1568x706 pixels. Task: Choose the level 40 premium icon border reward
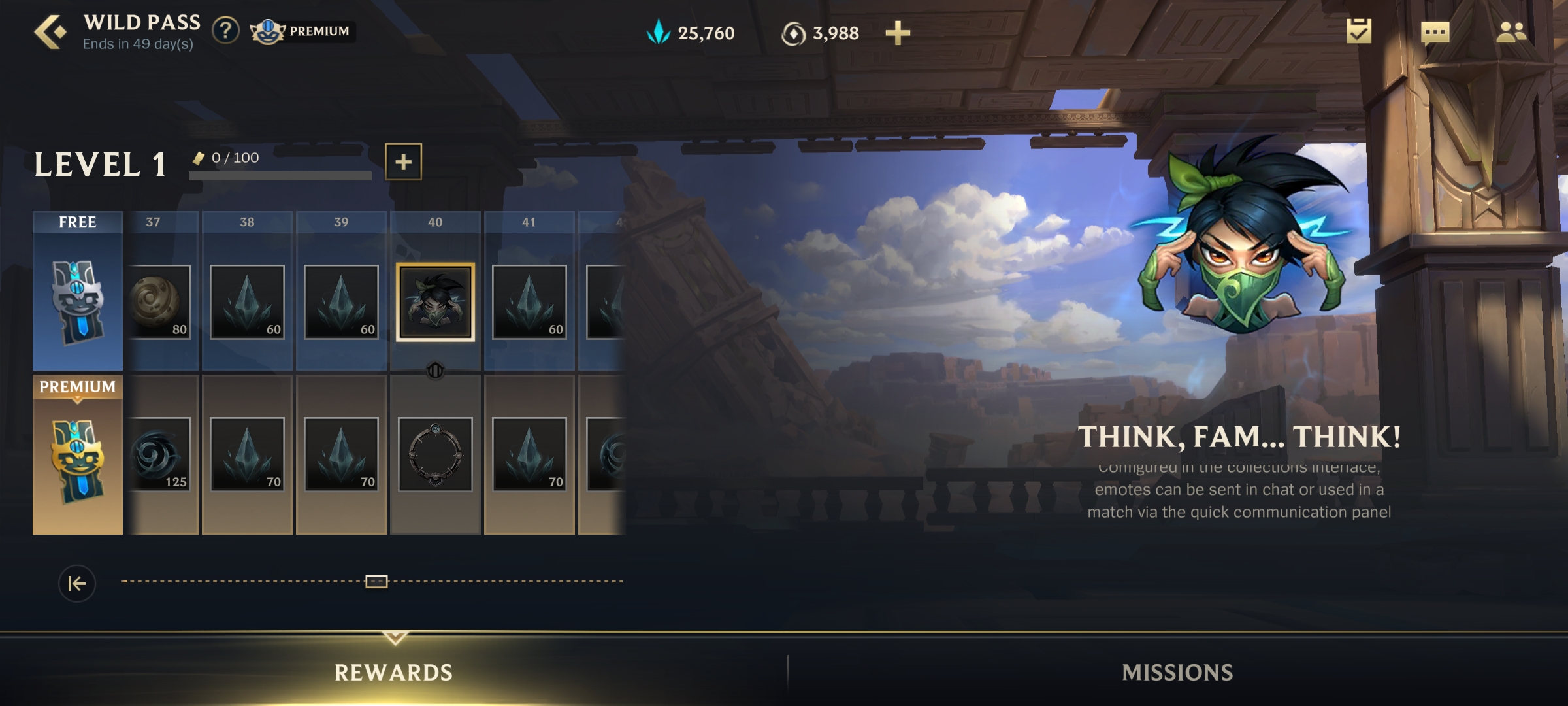(435, 454)
